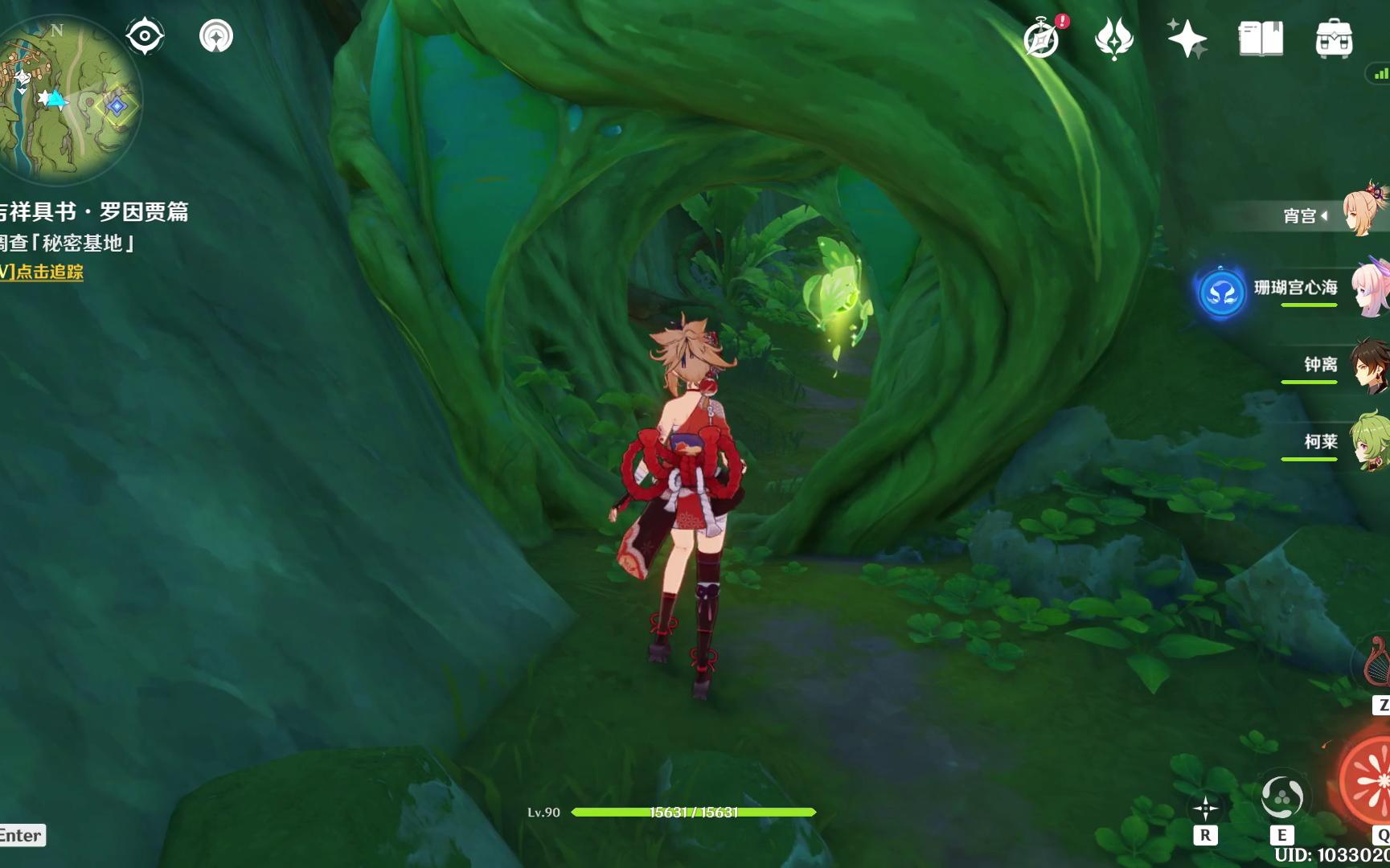This screenshot has width=1390, height=868.
Task: Open the compass events icon with alert
Action: 1042,39
